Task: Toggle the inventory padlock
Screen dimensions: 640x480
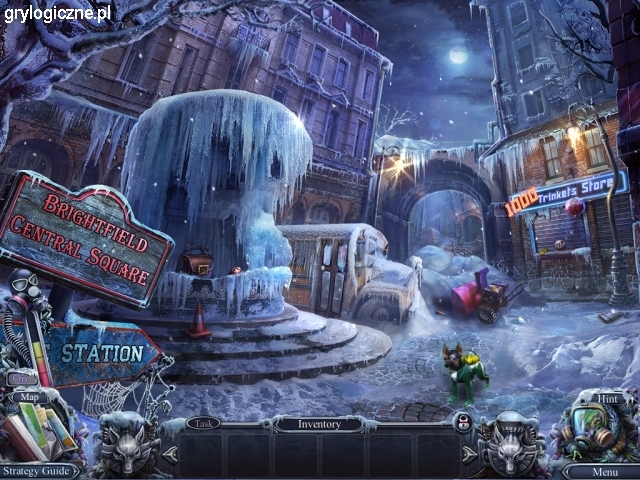Action: click(463, 423)
